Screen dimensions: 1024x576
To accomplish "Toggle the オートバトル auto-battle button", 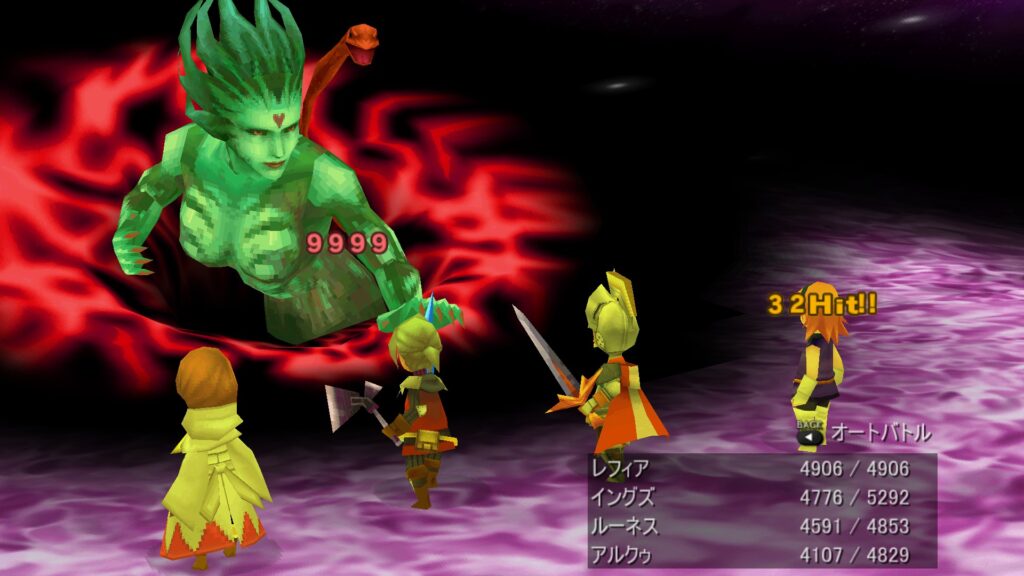I will (864, 434).
